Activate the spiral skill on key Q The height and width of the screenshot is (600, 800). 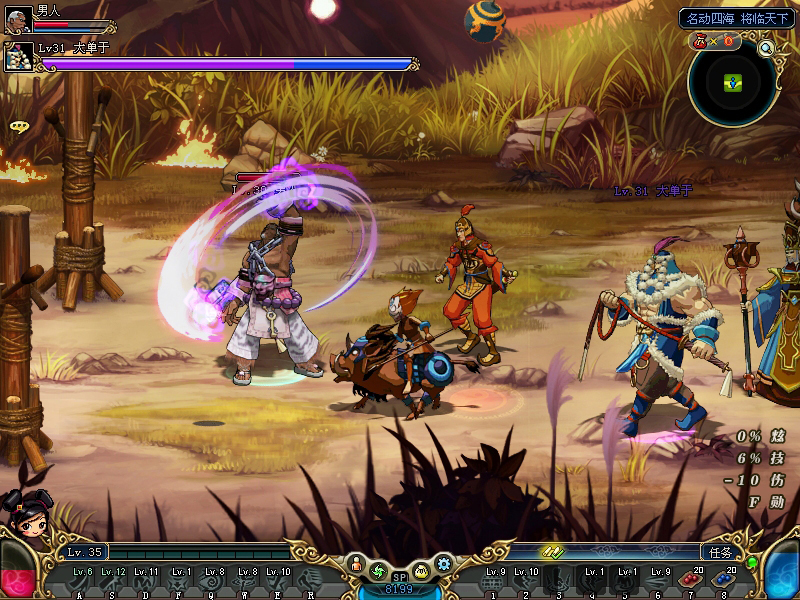pyautogui.click(x=212, y=580)
